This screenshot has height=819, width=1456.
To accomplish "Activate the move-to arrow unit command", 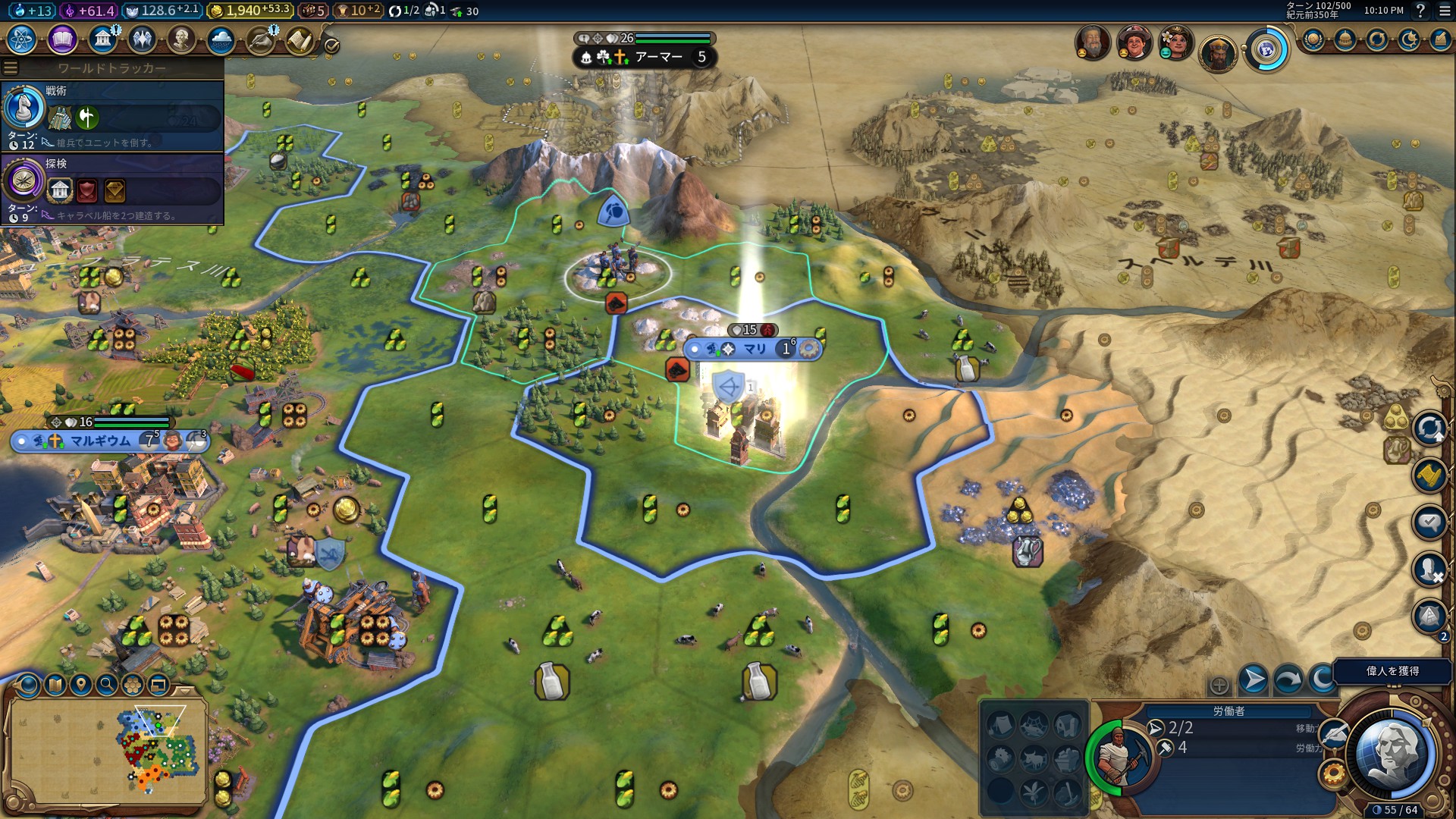I will click(x=1253, y=679).
